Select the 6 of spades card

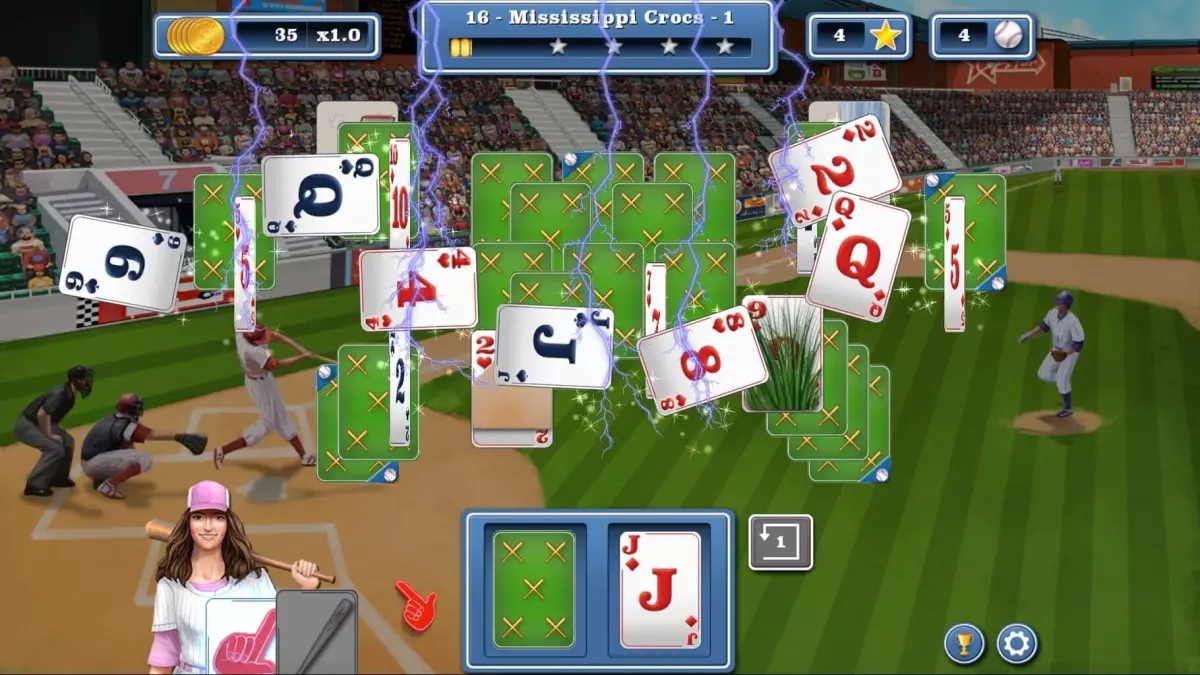122,263
